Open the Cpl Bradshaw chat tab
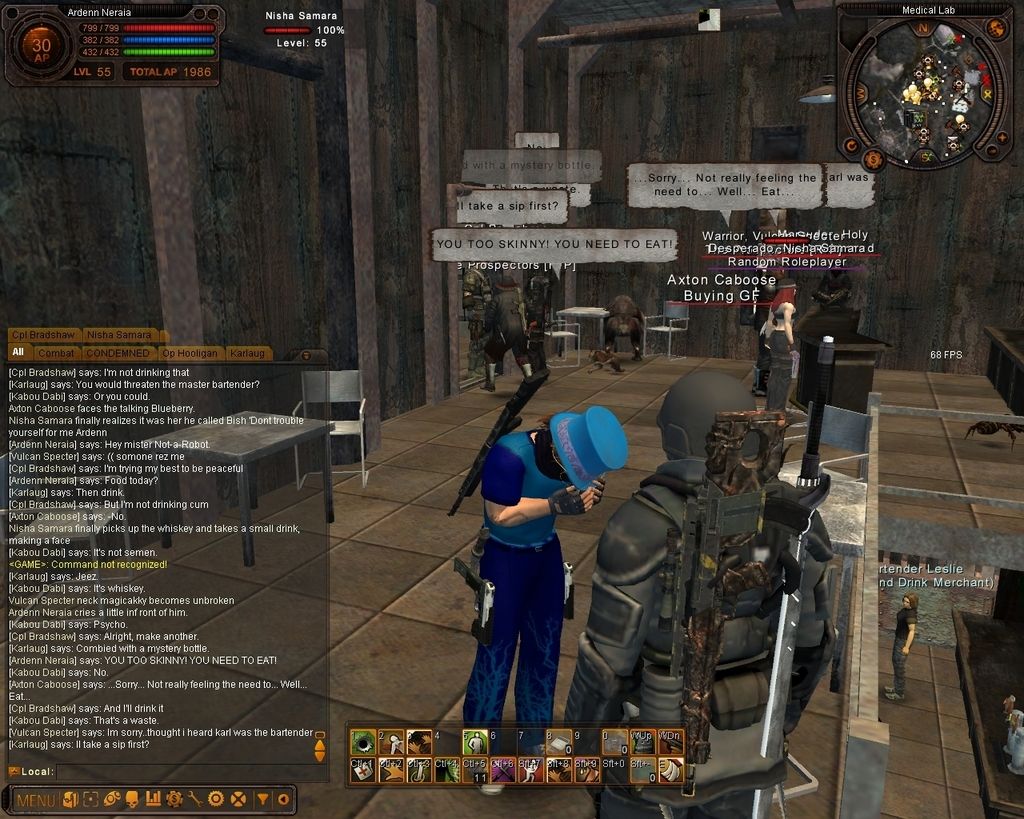 click(x=44, y=335)
